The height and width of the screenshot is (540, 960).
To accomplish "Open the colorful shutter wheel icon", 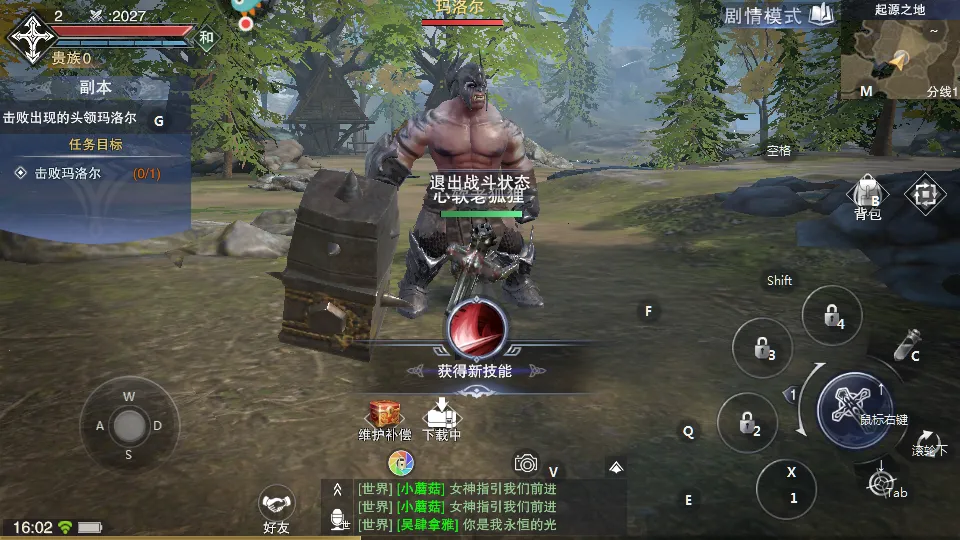I will pos(401,463).
